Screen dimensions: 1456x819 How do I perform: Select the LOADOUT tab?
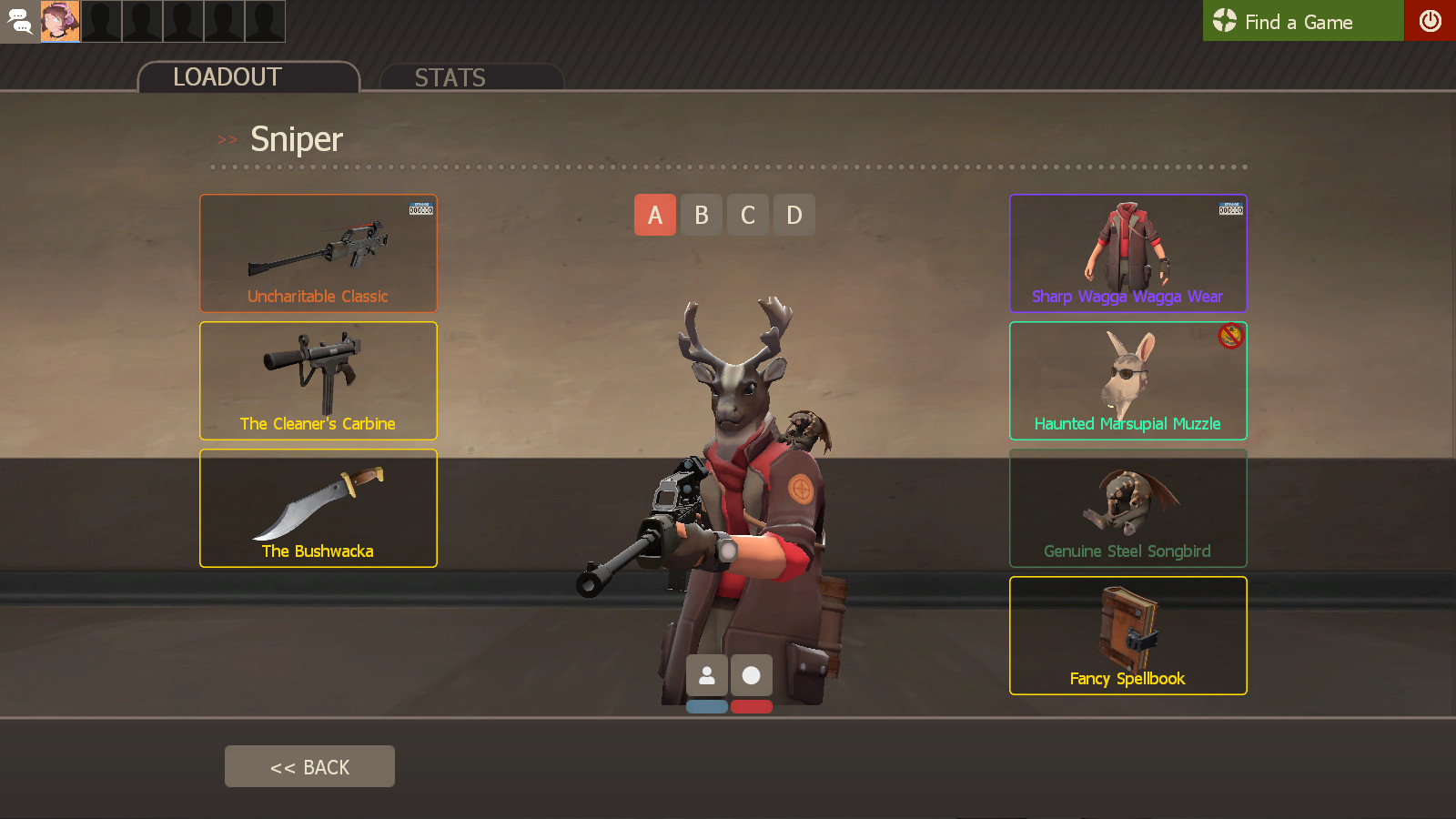coord(227,77)
